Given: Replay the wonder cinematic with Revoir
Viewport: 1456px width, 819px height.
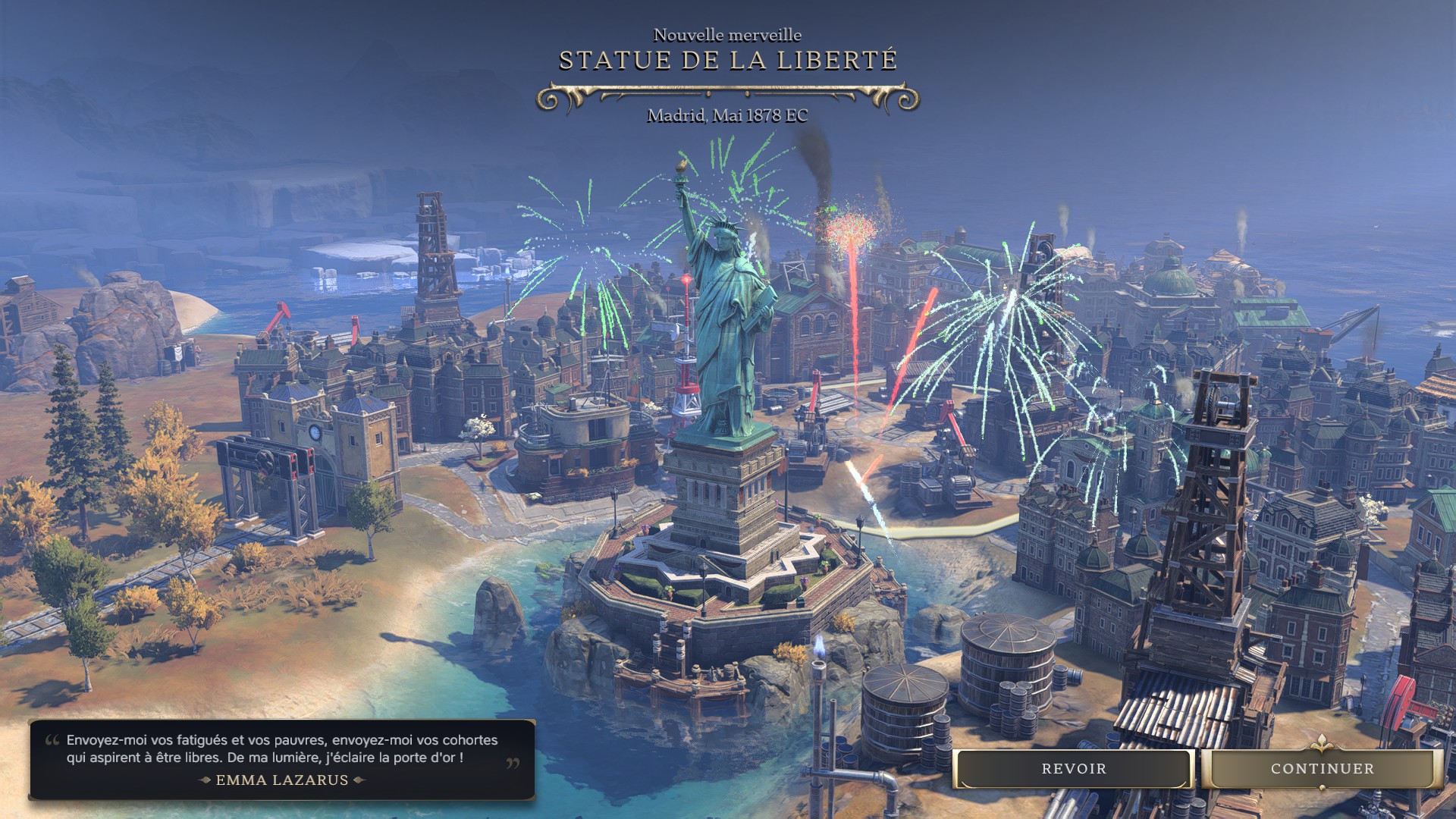Looking at the screenshot, I should 1073,769.
